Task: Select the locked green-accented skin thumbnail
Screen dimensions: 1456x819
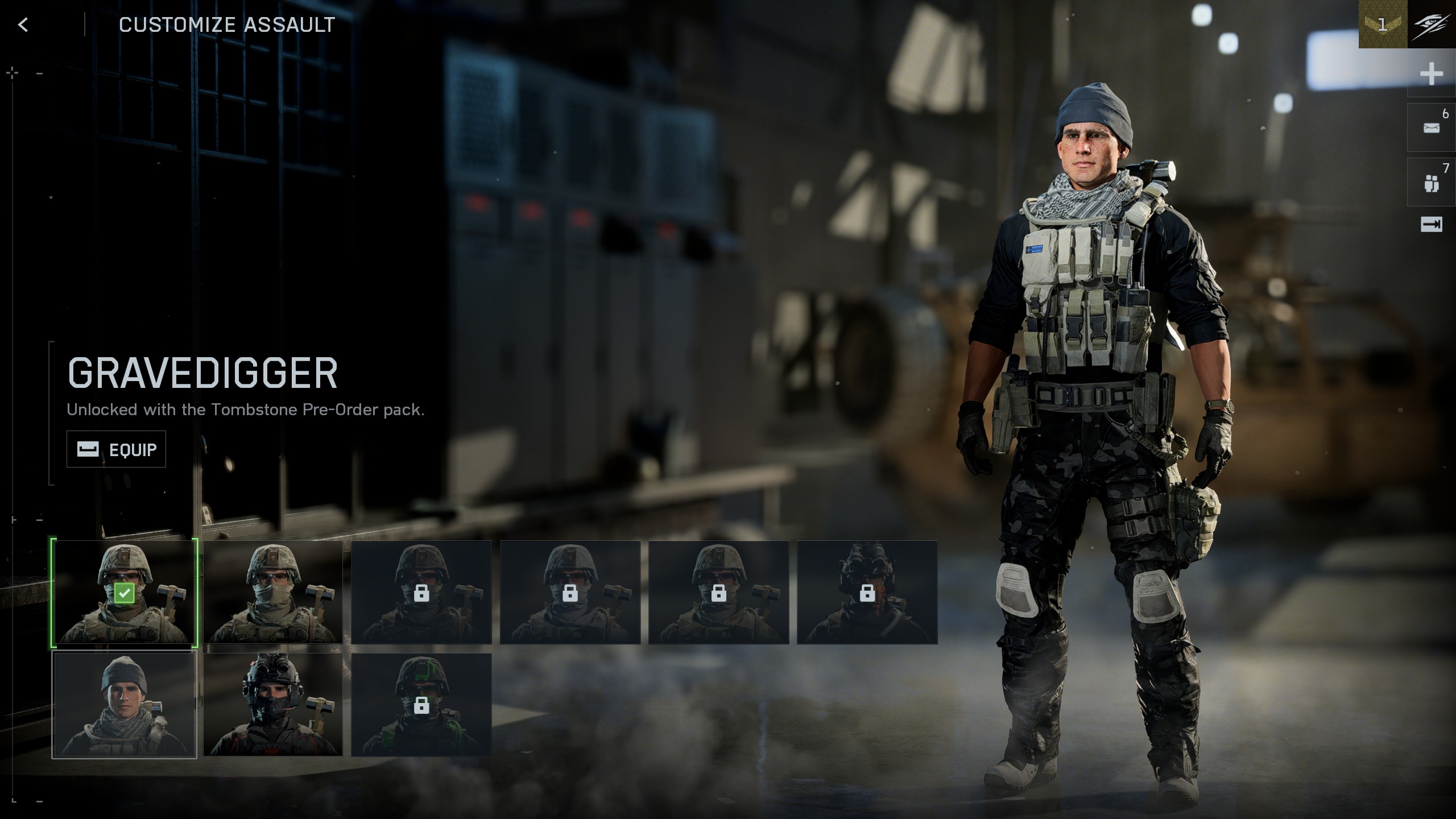Action: coord(421,705)
